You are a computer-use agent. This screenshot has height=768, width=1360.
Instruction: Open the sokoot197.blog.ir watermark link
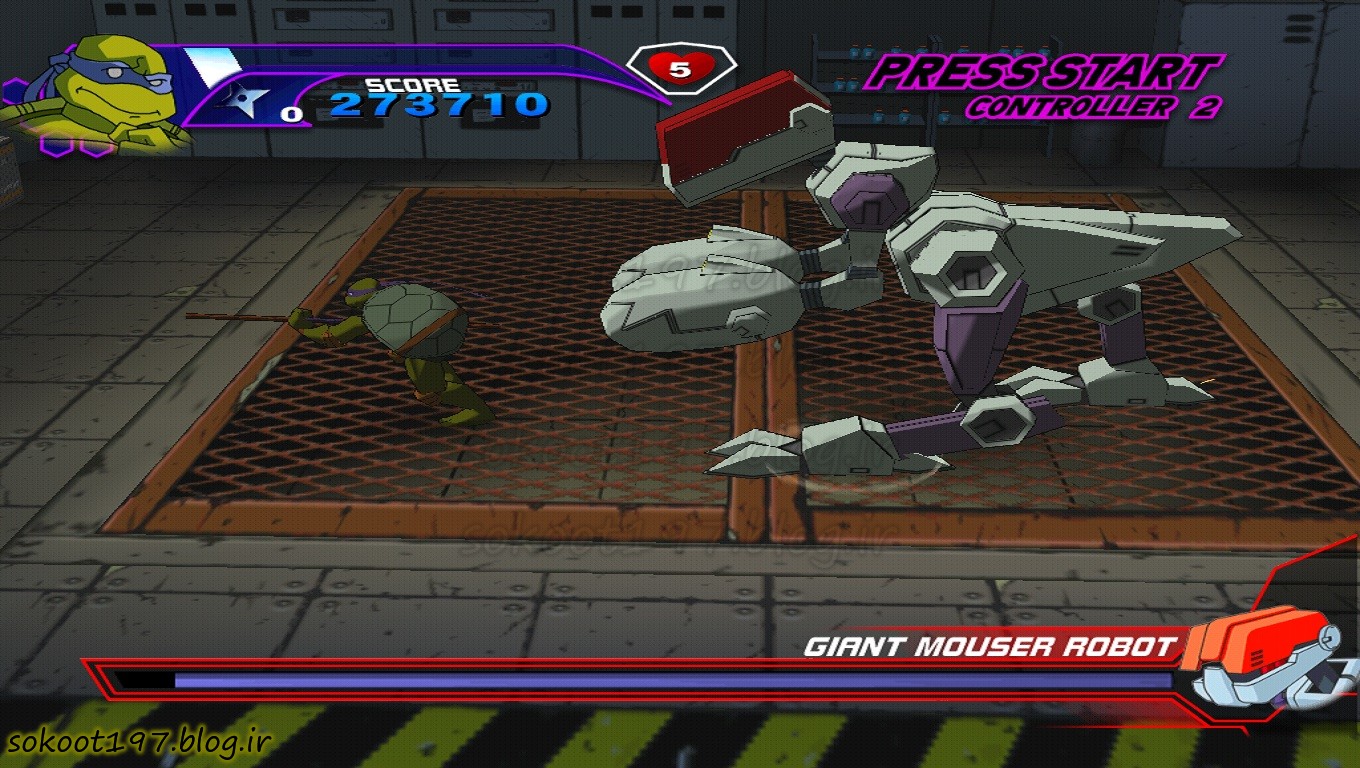(140, 742)
